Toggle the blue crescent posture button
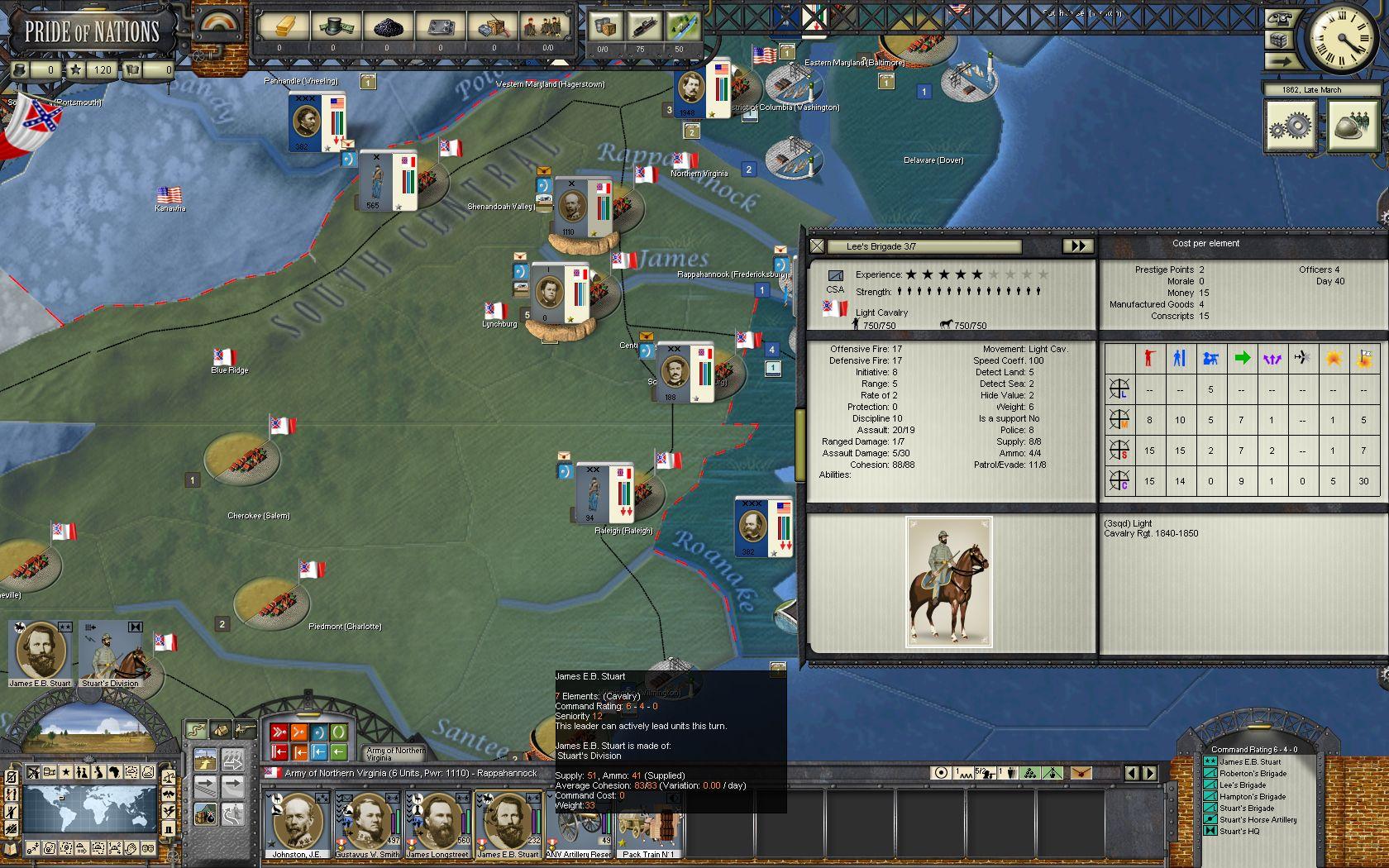Screen dimensions: 1389x868 (x=317, y=732)
